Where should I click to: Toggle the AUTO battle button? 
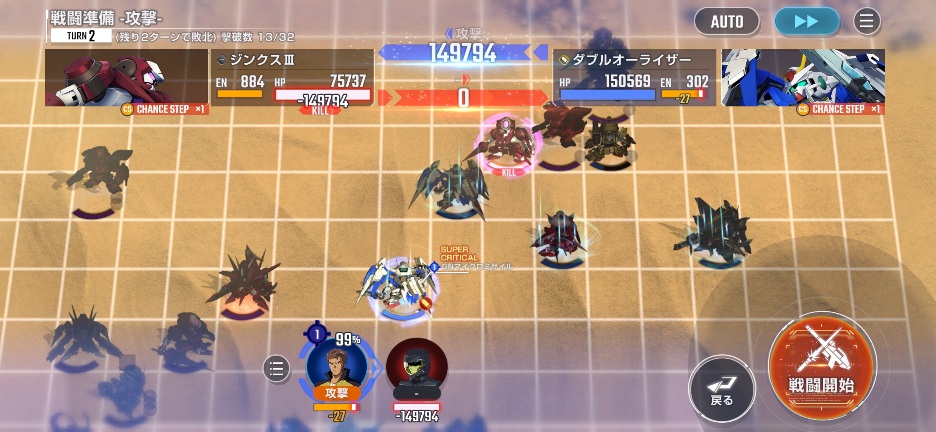727,21
